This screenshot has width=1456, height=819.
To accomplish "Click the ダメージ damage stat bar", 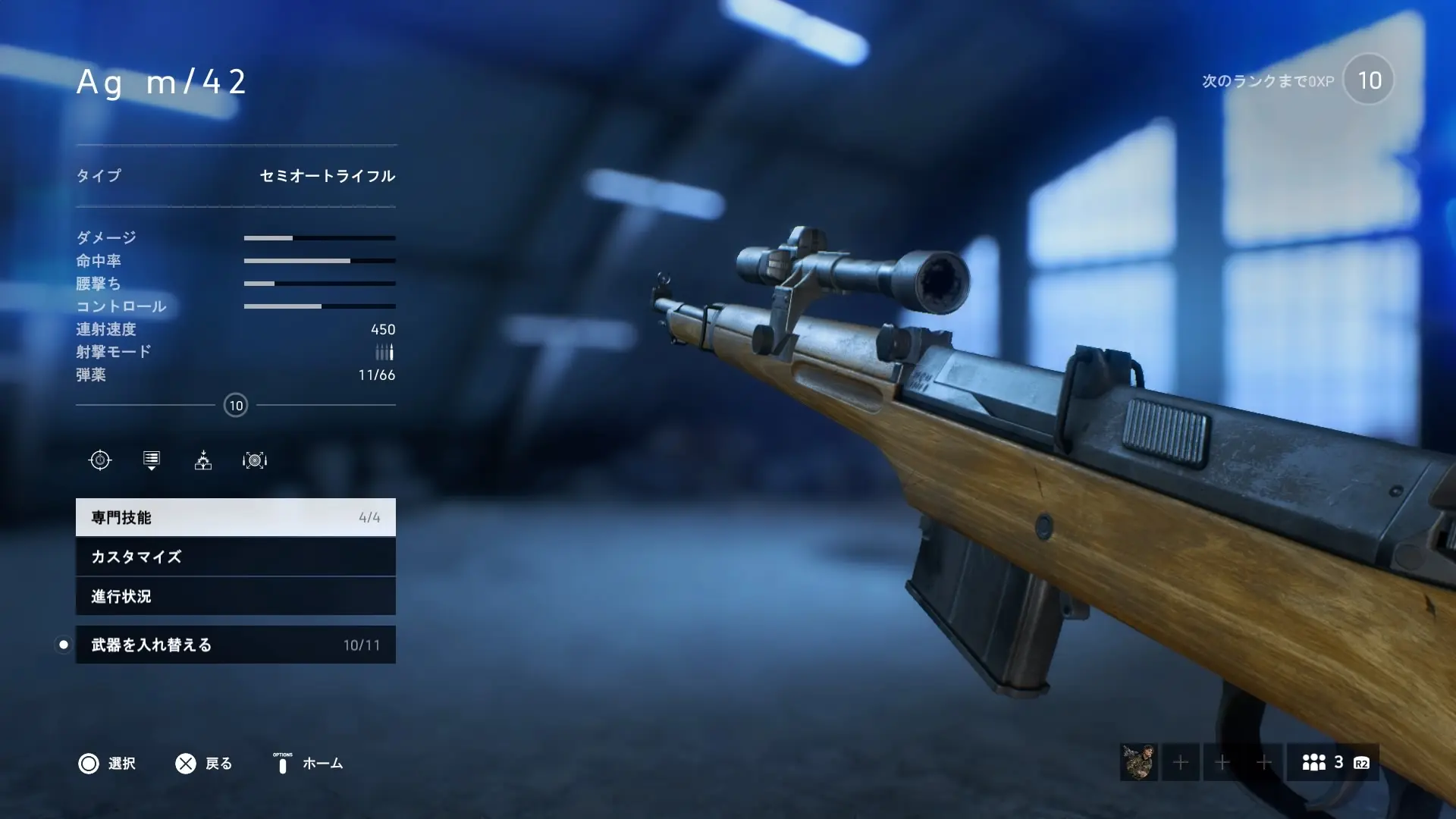I will click(x=318, y=237).
